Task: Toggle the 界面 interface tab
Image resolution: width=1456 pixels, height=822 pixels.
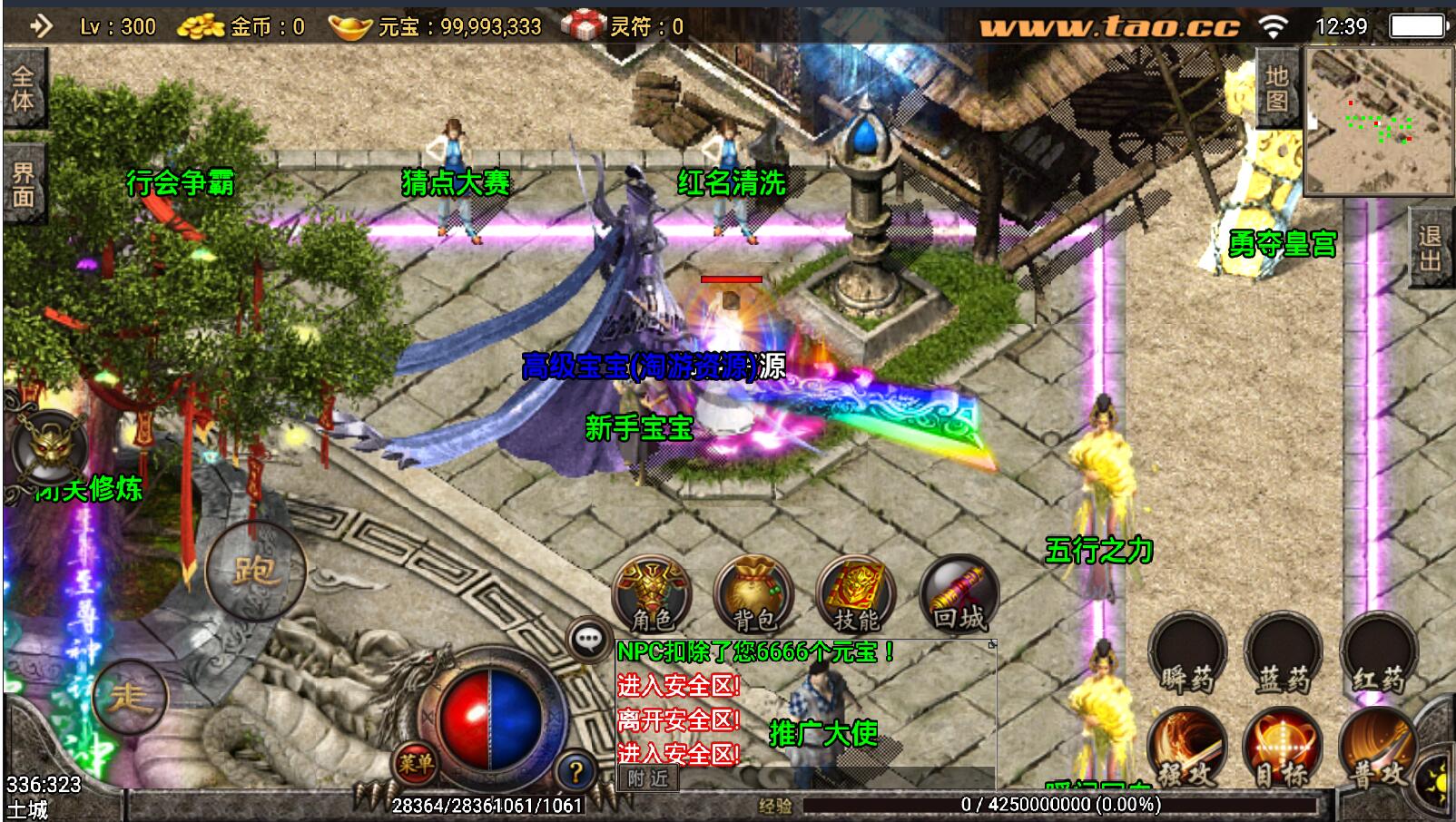Action: click(23, 184)
